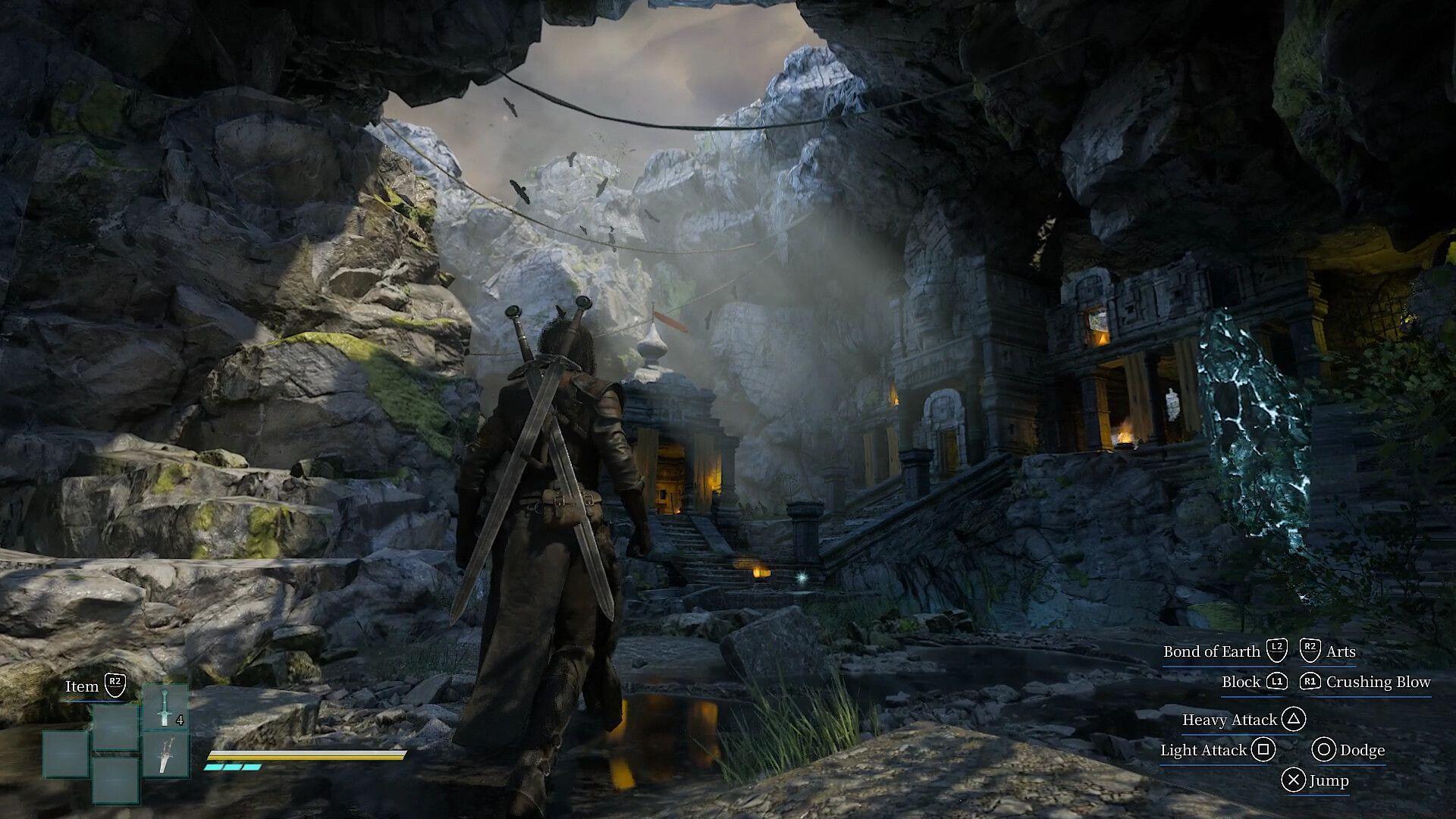Select the first cyan focus segment

point(213,768)
